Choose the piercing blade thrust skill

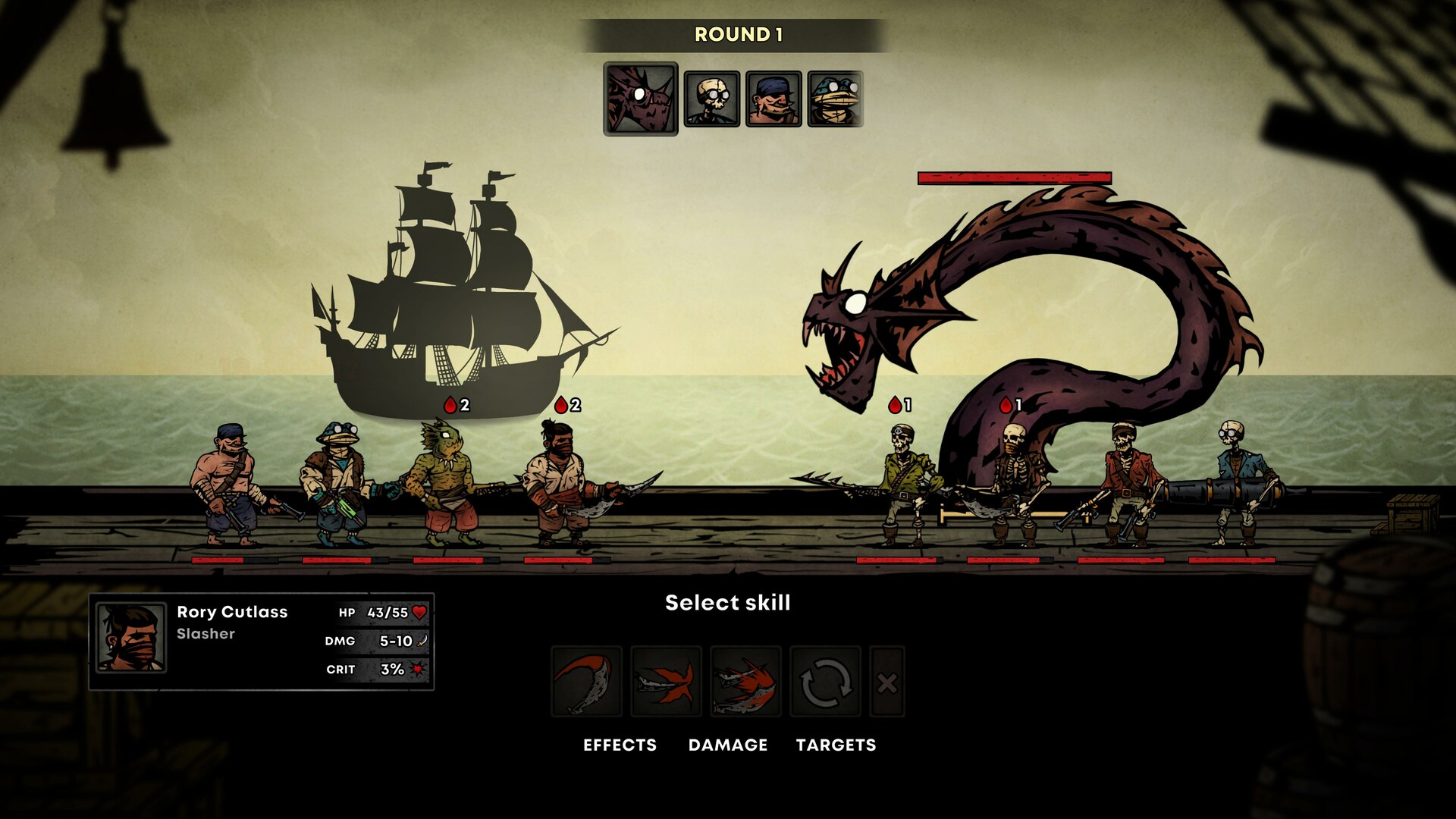click(x=666, y=681)
